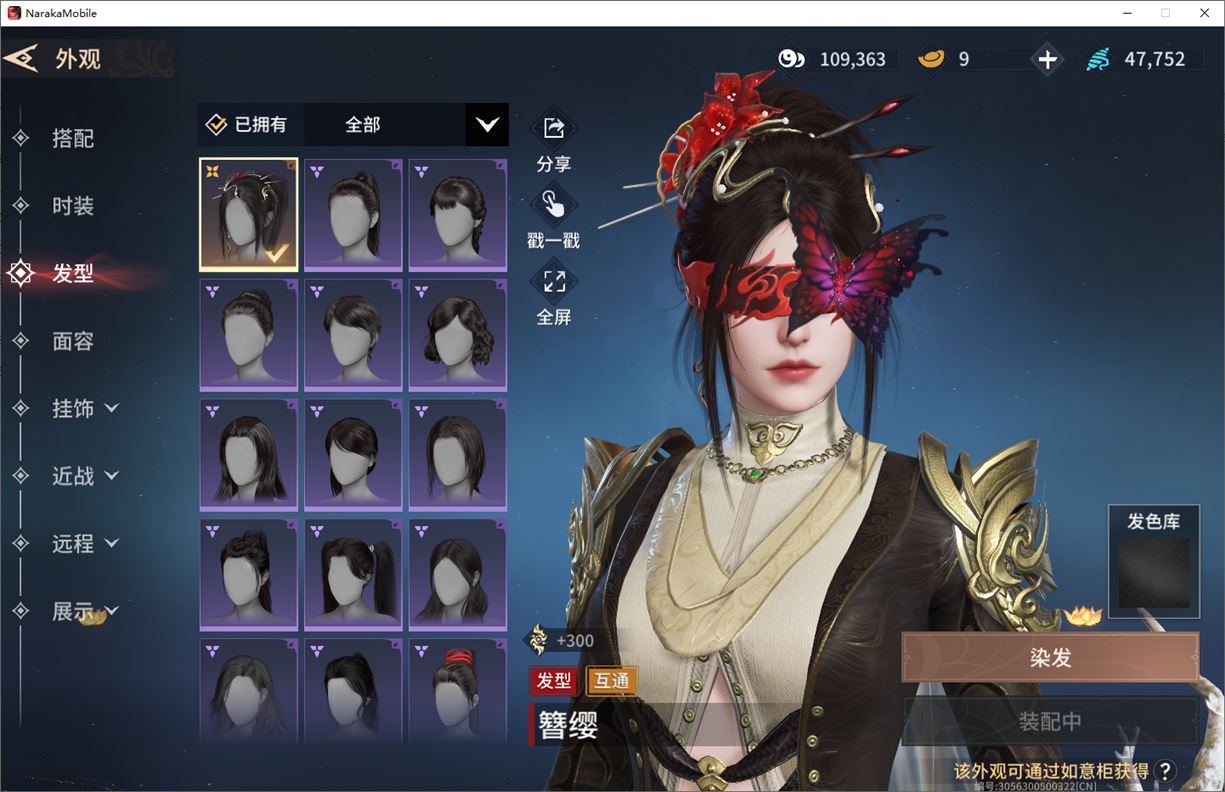
Task: Select the 面容 face category
Action: (x=72, y=341)
